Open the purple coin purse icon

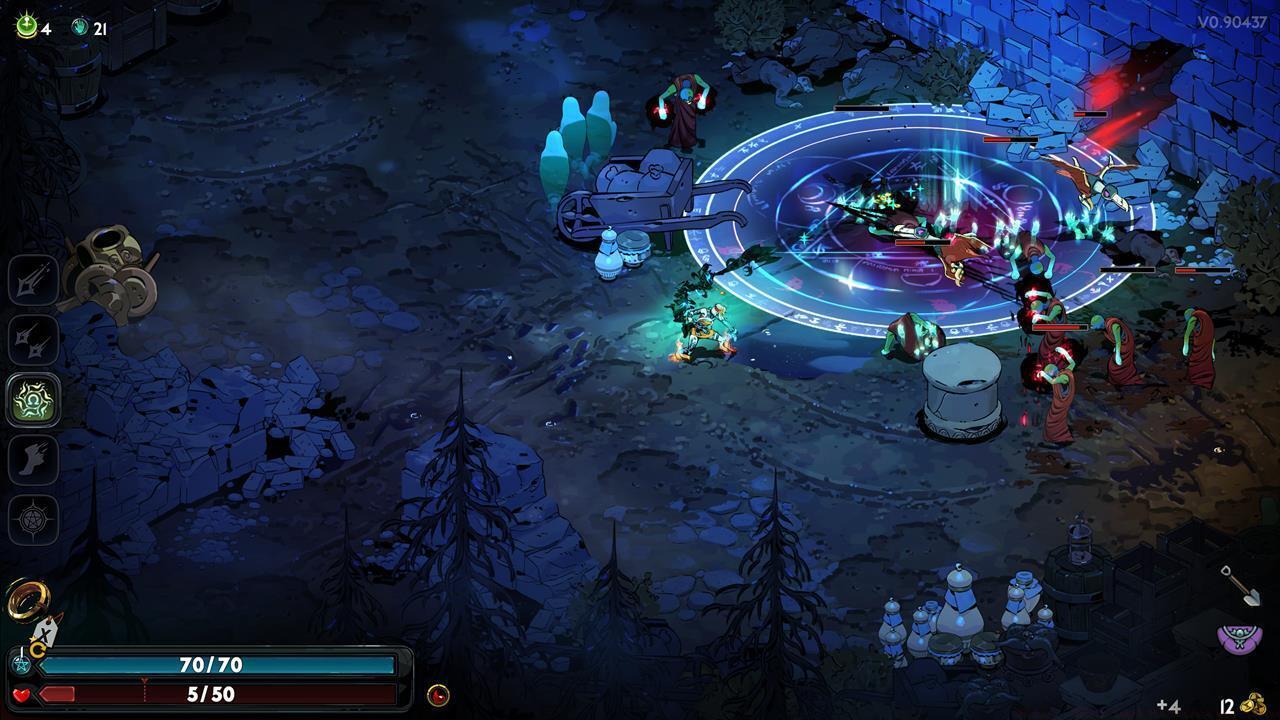(x=1239, y=638)
